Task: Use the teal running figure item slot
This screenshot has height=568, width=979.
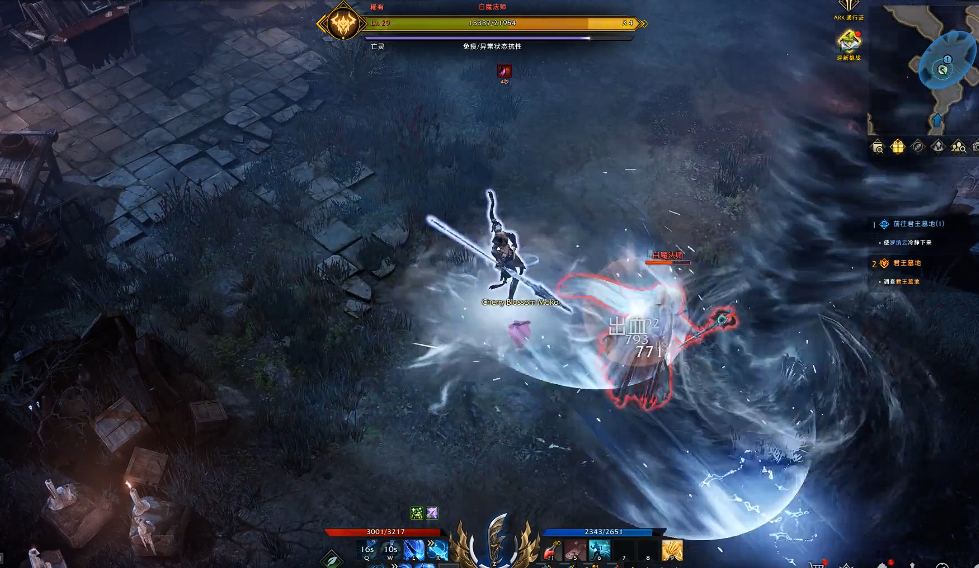Action: (599, 549)
